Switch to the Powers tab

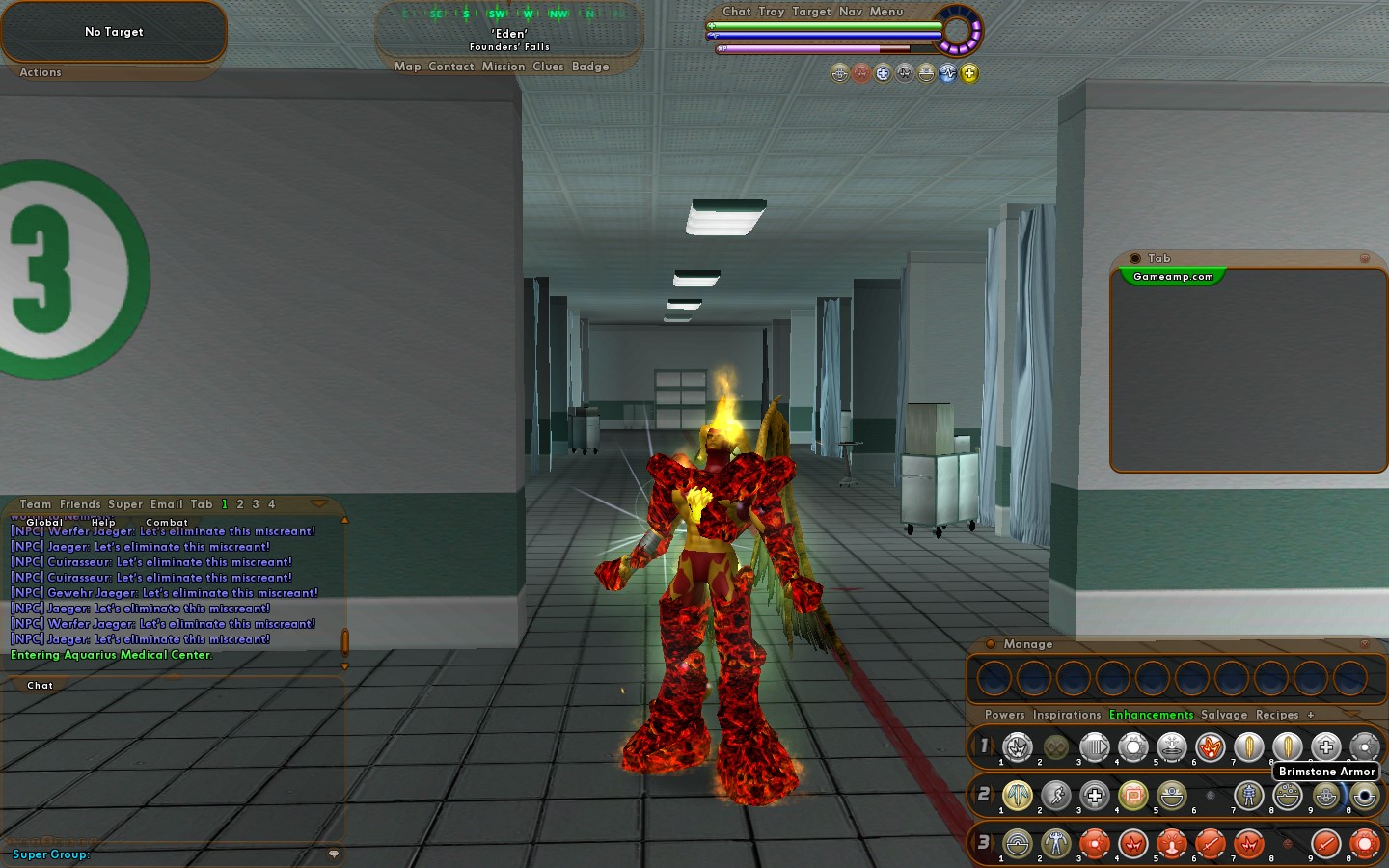click(1004, 715)
